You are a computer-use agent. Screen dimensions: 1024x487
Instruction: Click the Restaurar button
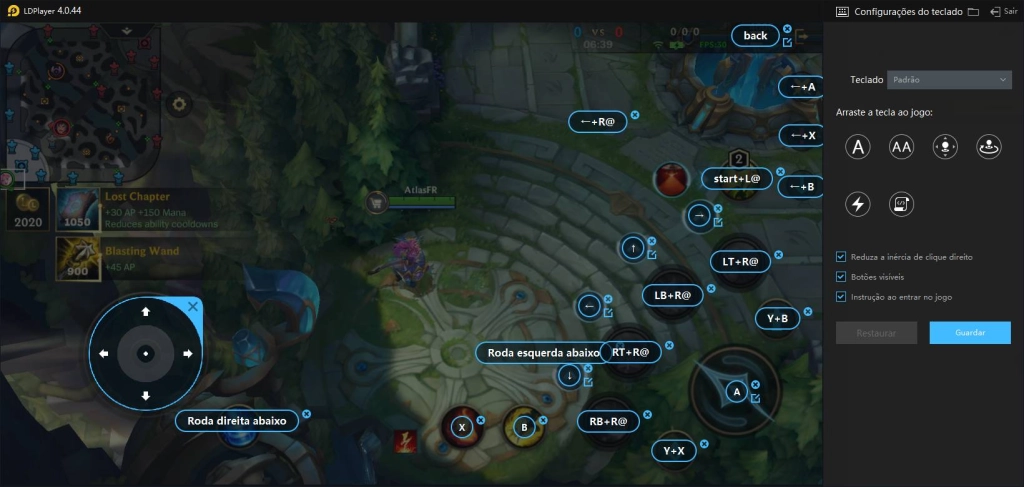click(x=876, y=333)
